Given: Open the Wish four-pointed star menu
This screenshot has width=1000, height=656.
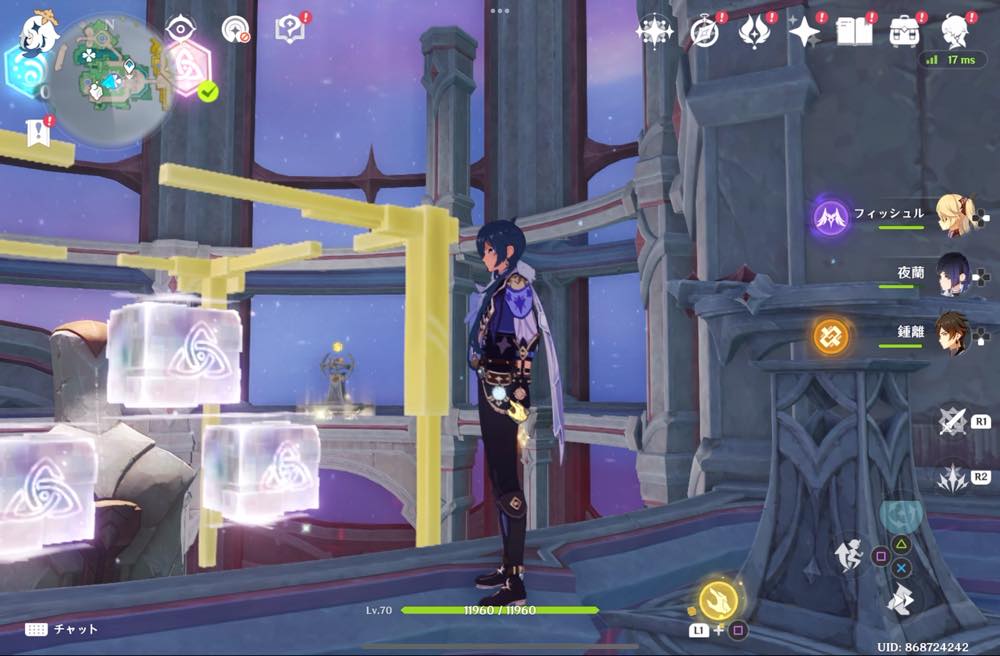Looking at the screenshot, I should [654, 32].
